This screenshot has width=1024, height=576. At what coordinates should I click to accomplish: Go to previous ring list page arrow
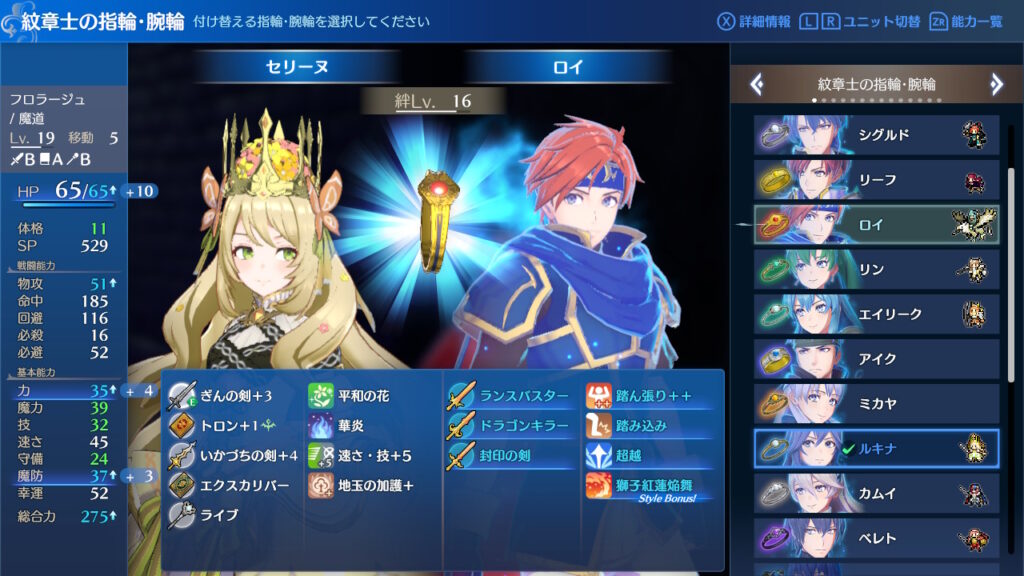(x=757, y=85)
